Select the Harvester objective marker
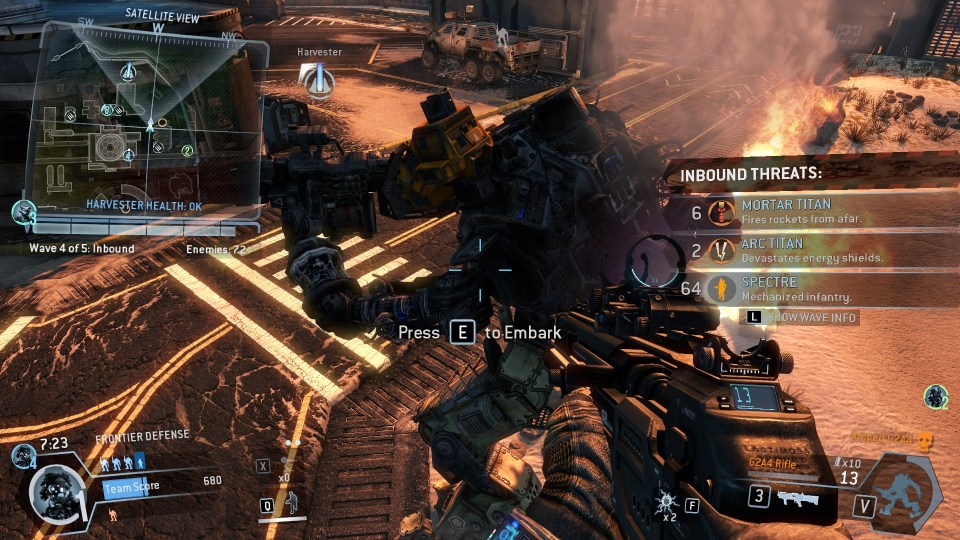 click(x=318, y=79)
